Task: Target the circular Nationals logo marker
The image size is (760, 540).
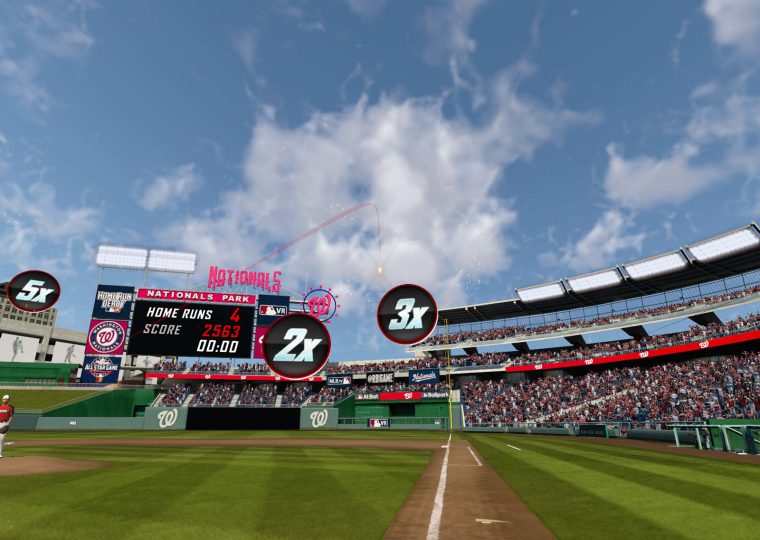Action: tap(320, 305)
